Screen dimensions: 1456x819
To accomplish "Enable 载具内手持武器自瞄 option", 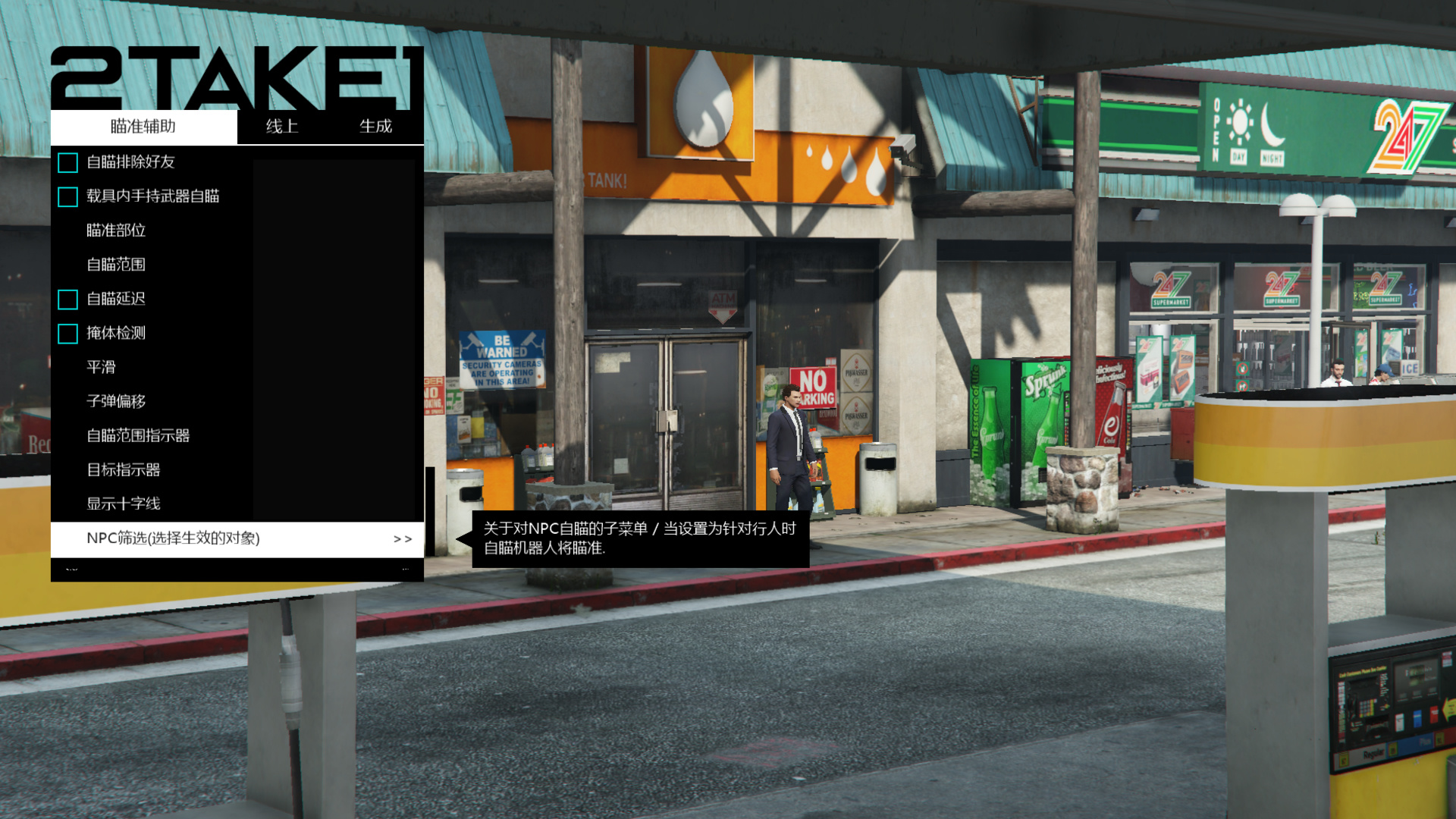I will [x=67, y=196].
